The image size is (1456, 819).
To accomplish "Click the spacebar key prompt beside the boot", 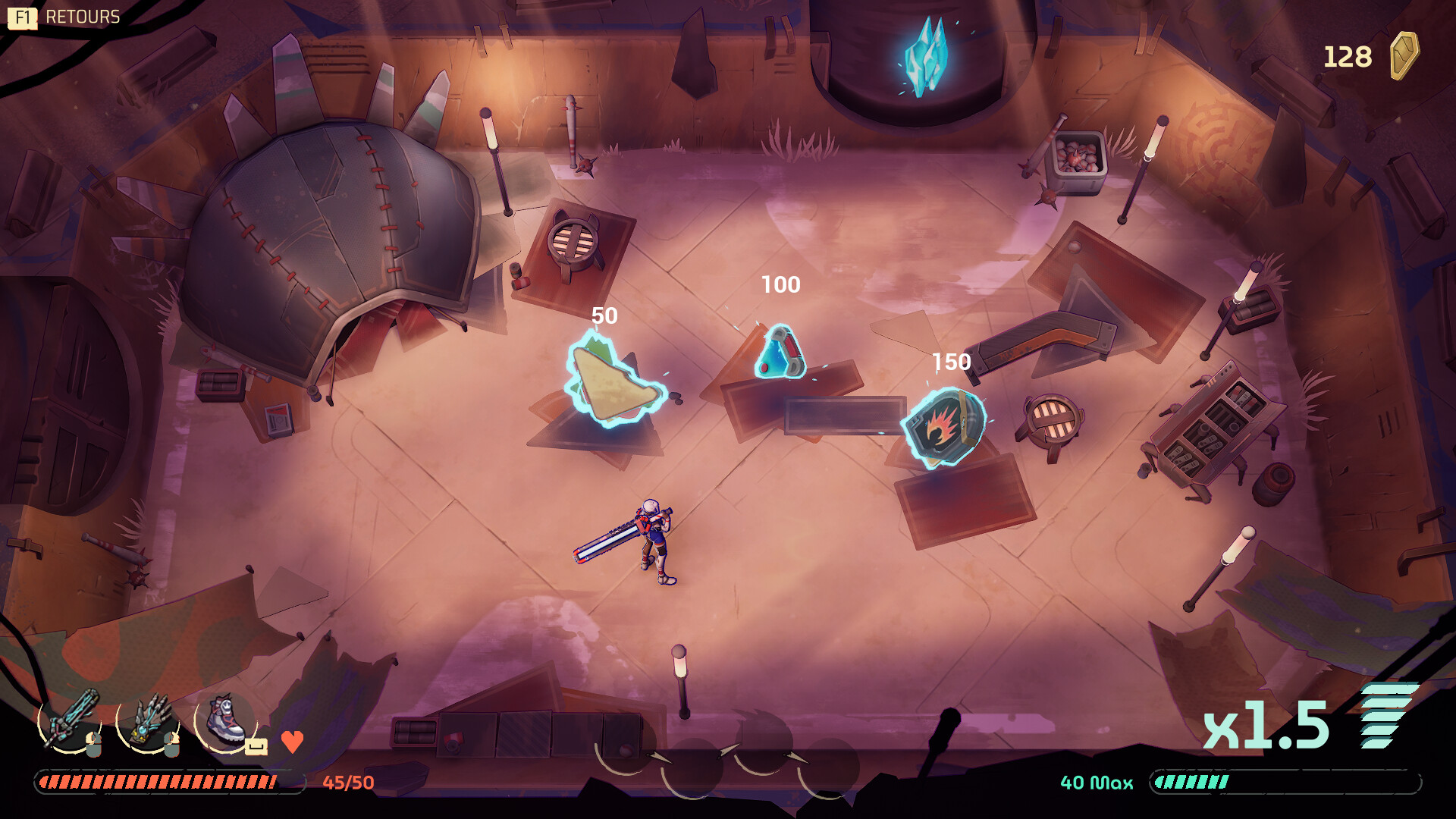I will click(256, 746).
